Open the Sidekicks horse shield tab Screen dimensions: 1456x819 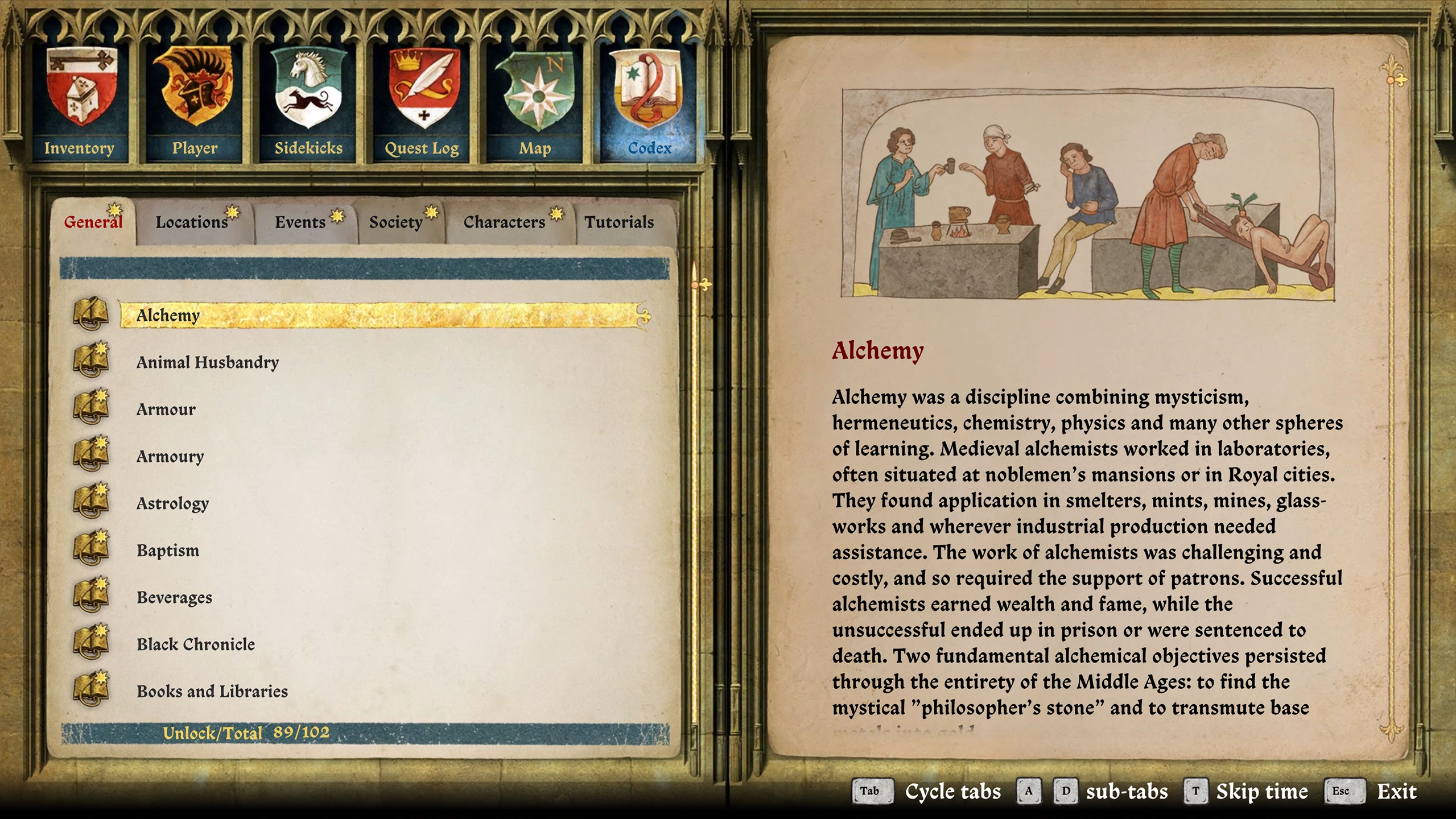tap(308, 102)
